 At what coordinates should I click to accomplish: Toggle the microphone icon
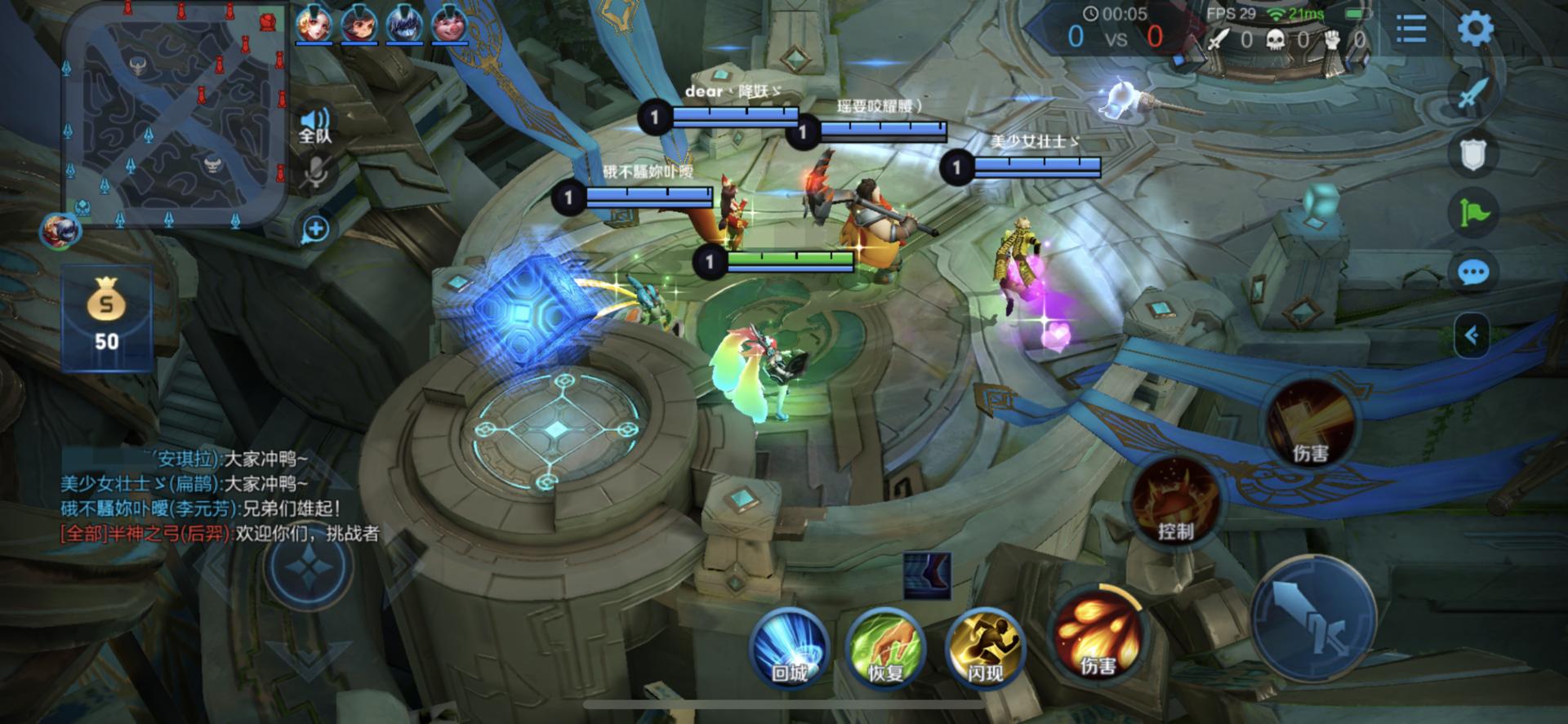click(317, 173)
